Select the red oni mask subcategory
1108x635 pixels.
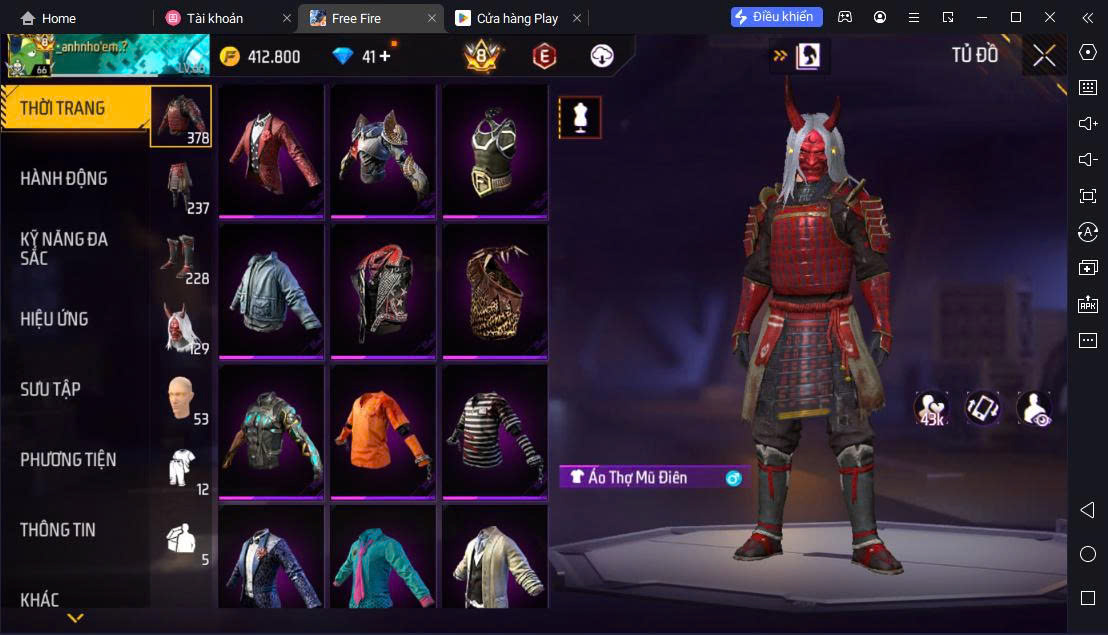[x=181, y=327]
